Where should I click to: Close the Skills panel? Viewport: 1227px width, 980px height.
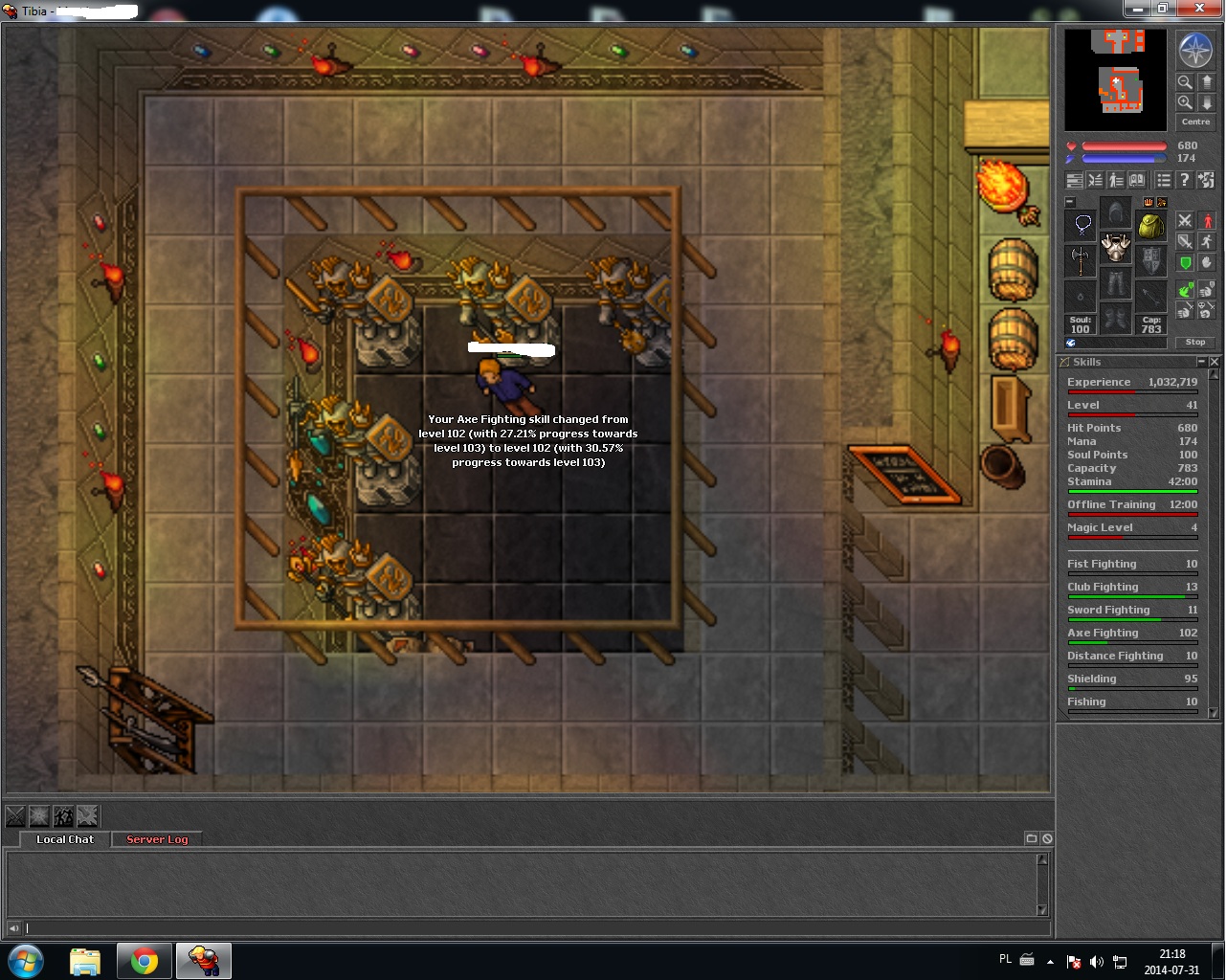[x=1215, y=362]
